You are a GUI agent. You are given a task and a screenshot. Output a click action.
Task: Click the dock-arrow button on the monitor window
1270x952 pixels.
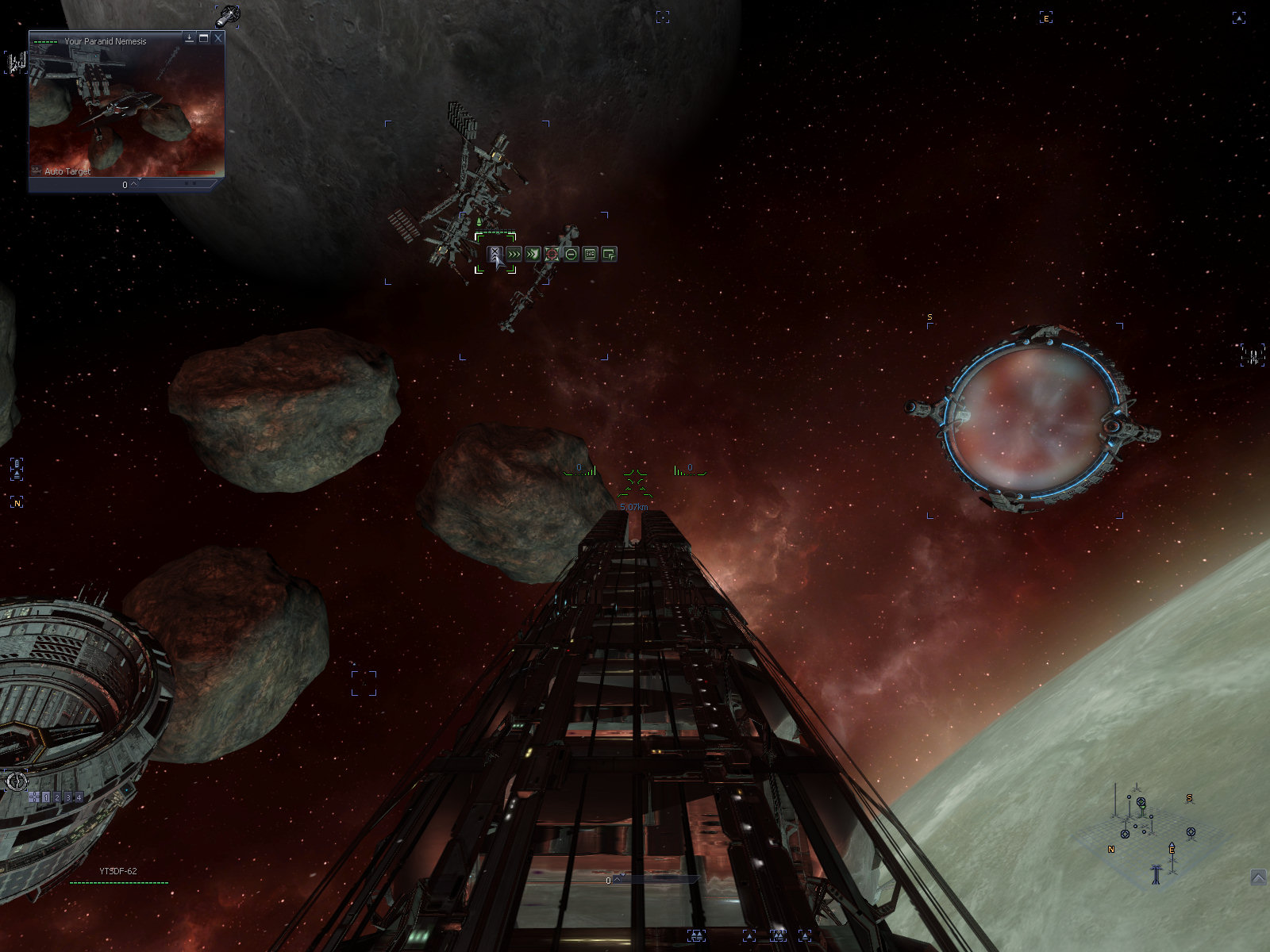(x=190, y=38)
